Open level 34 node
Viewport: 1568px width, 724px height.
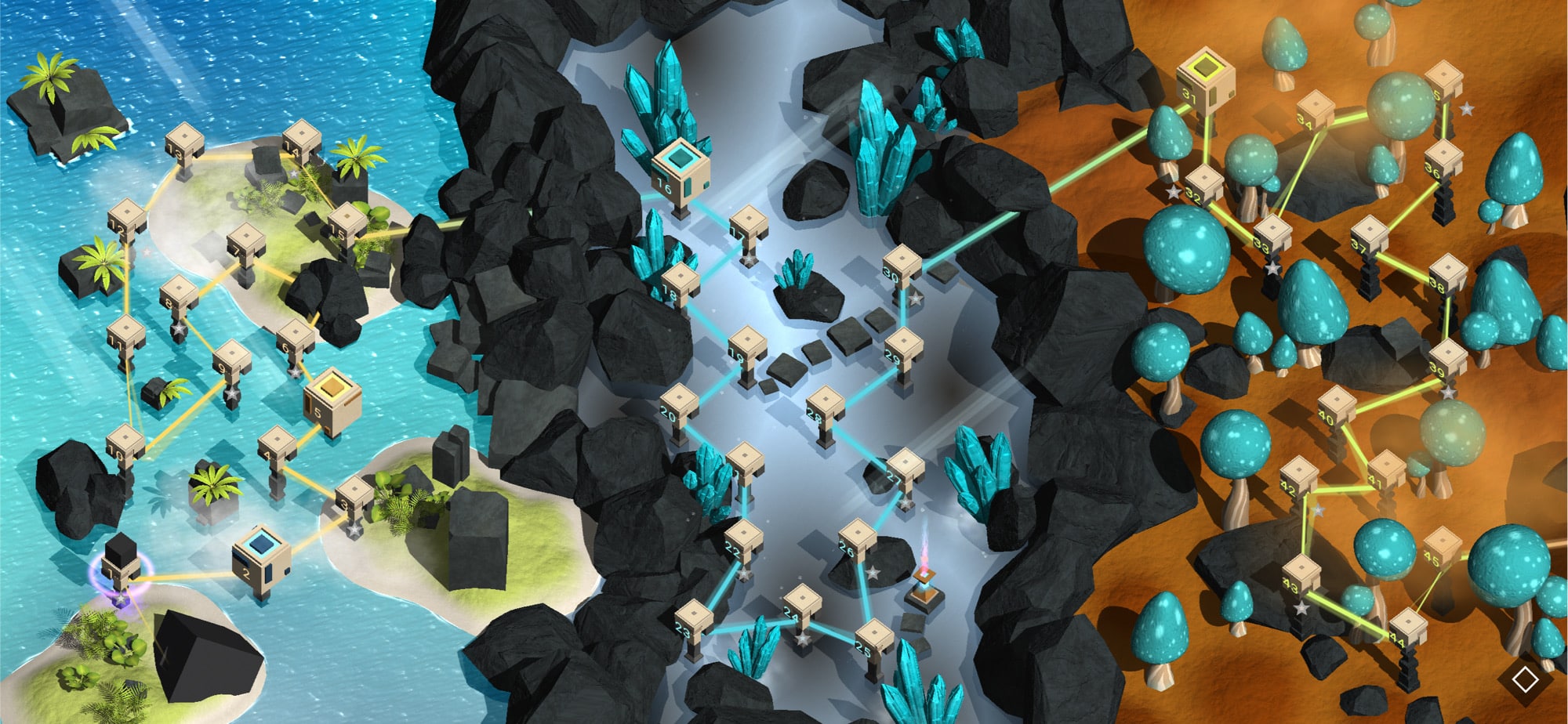point(1315,111)
